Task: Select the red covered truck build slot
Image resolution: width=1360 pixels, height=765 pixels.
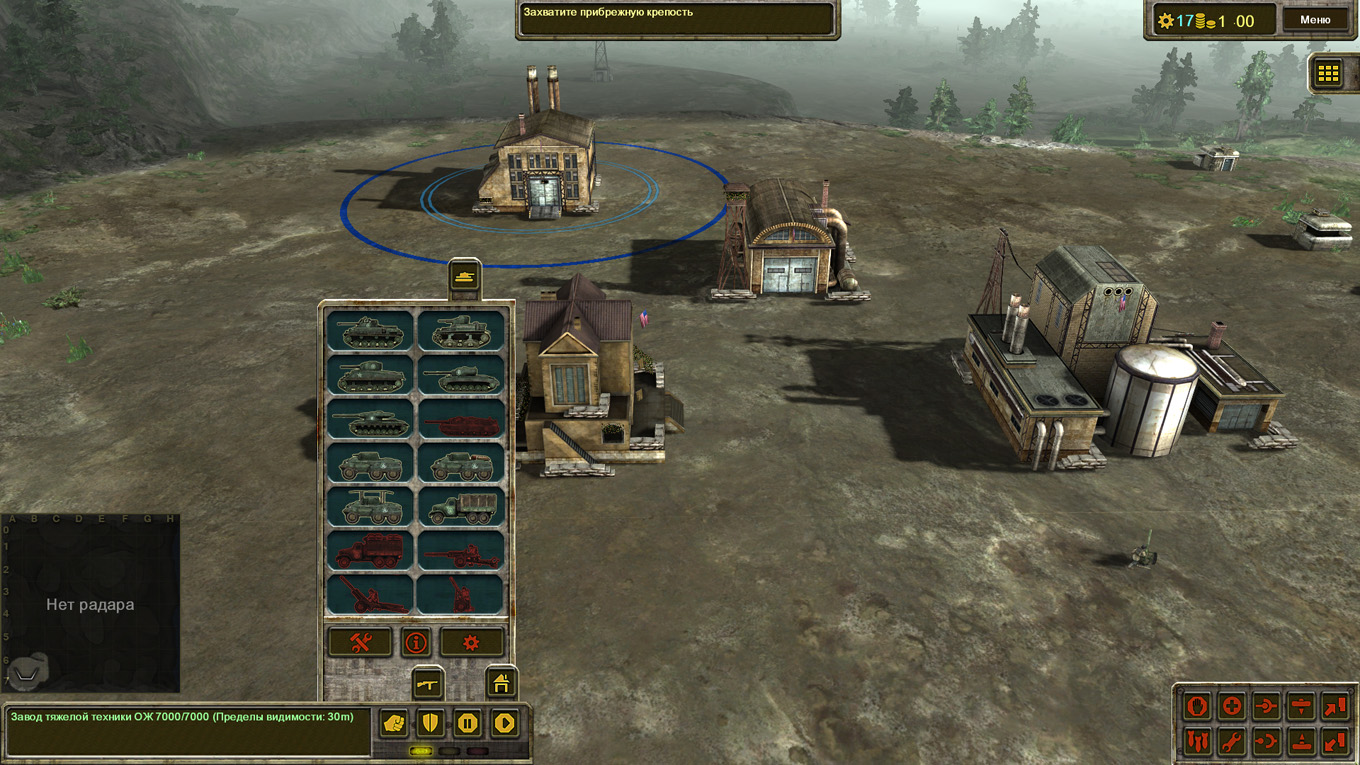Action: 371,550
